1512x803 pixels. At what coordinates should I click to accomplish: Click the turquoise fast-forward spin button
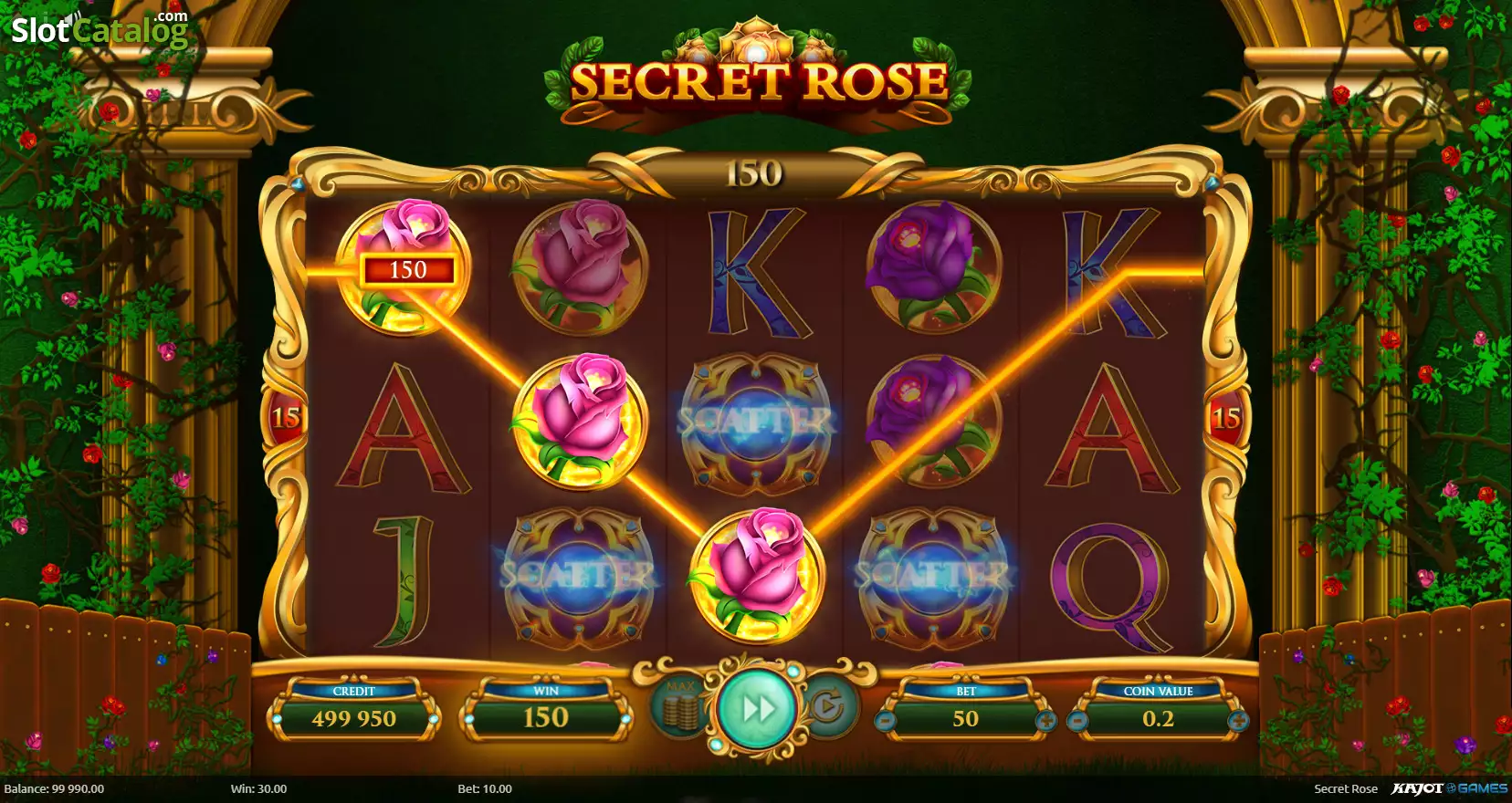click(756, 708)
